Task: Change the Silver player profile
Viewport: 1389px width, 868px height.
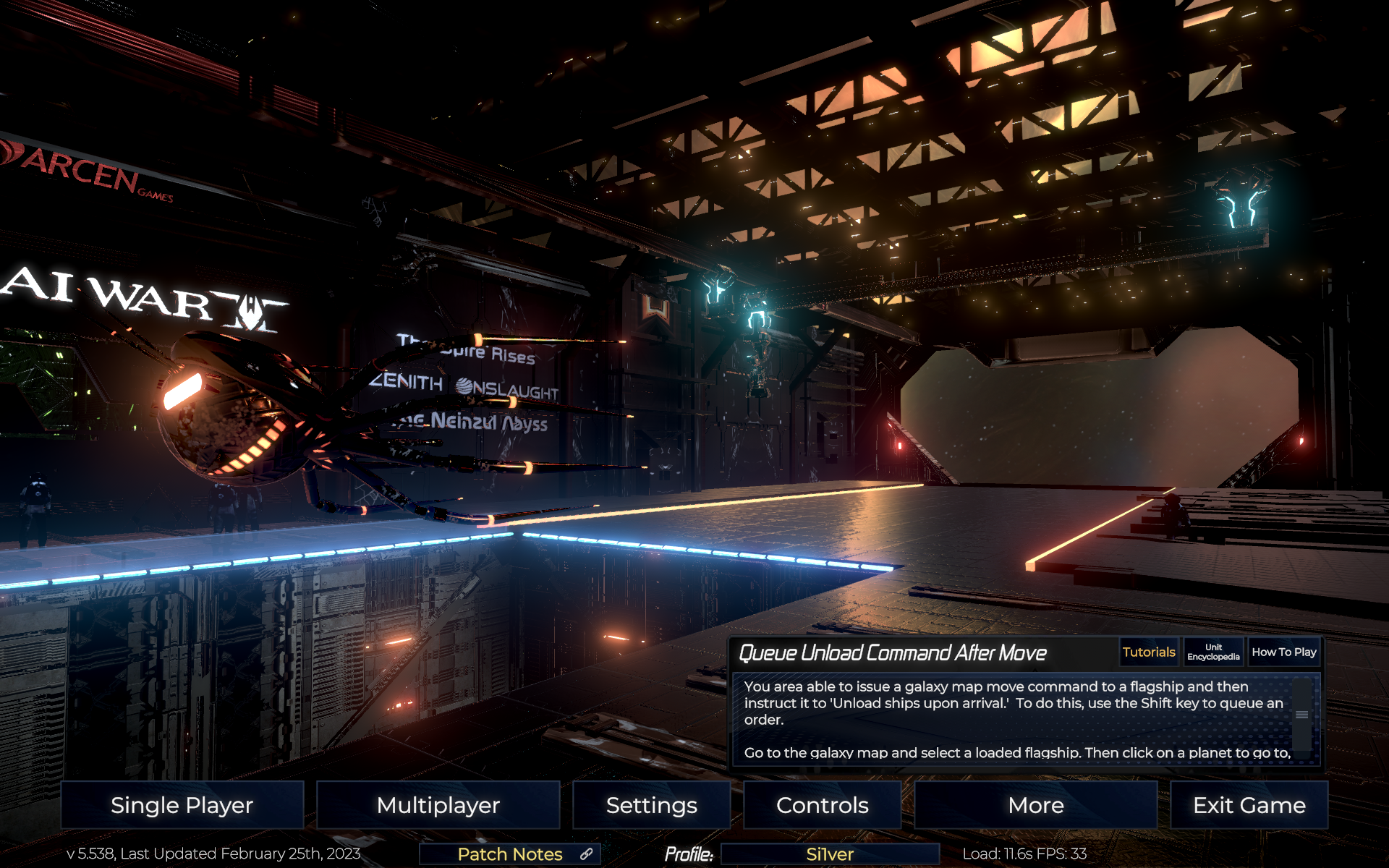Action: [830, 854]
